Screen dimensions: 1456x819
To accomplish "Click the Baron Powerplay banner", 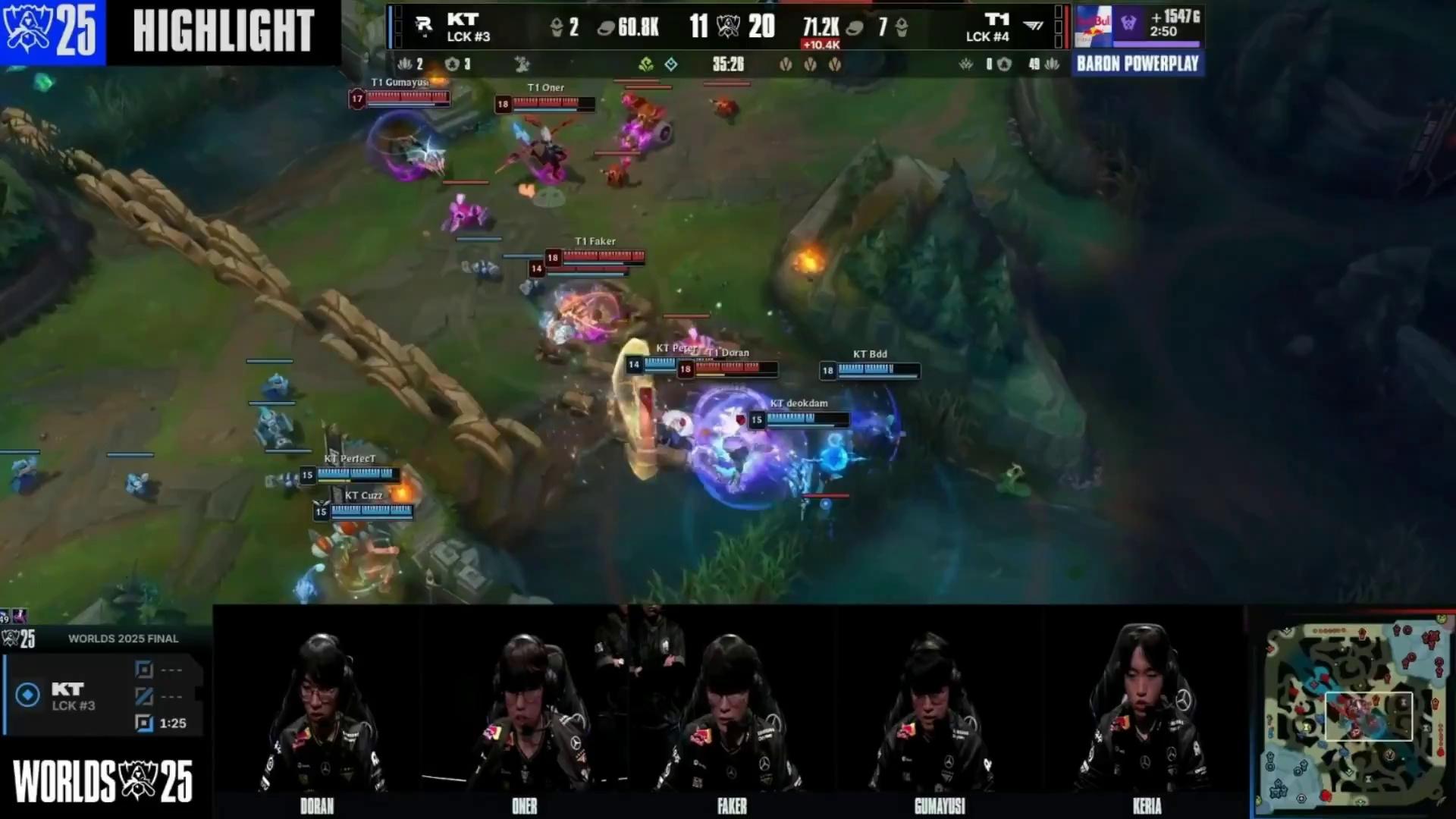I will 1137,64.
